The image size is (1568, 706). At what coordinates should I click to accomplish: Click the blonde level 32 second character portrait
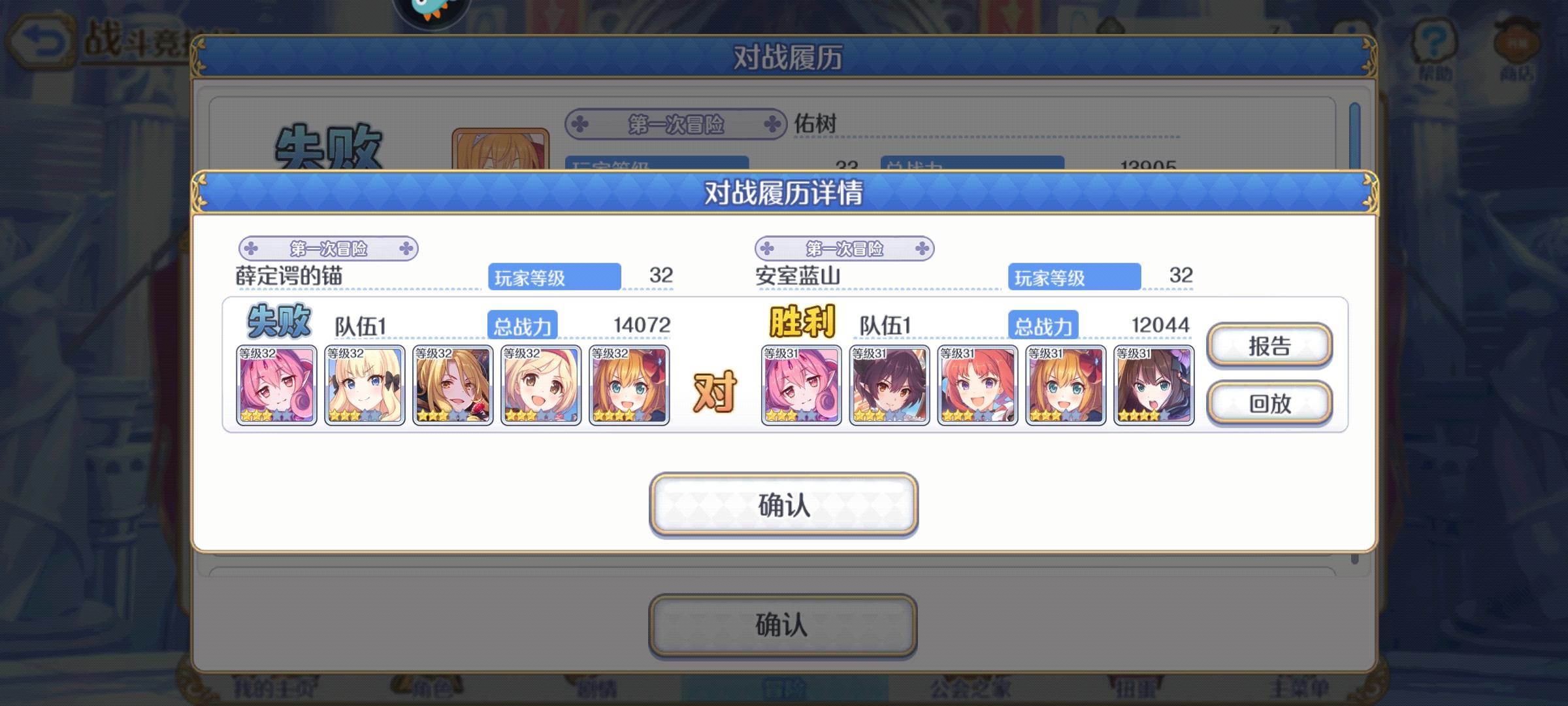[364, 384]
